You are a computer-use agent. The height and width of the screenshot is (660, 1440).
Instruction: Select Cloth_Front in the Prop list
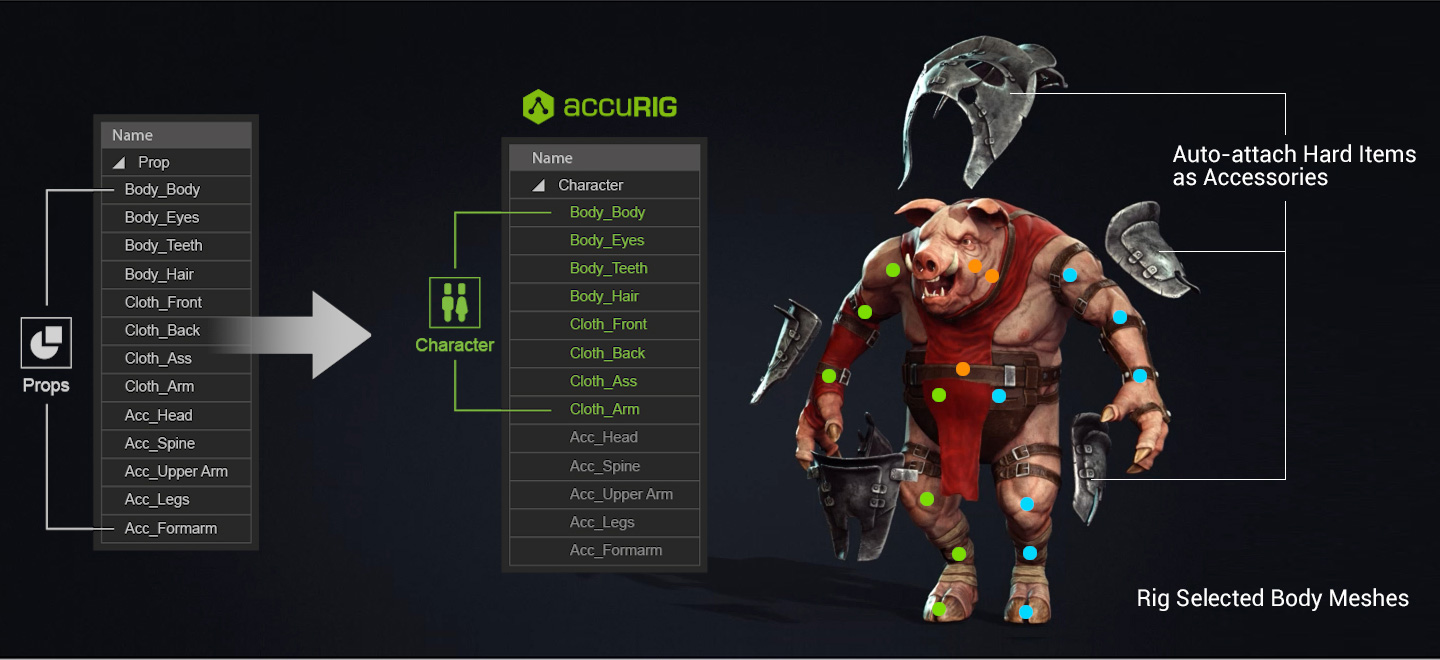(x=163, y=302)
